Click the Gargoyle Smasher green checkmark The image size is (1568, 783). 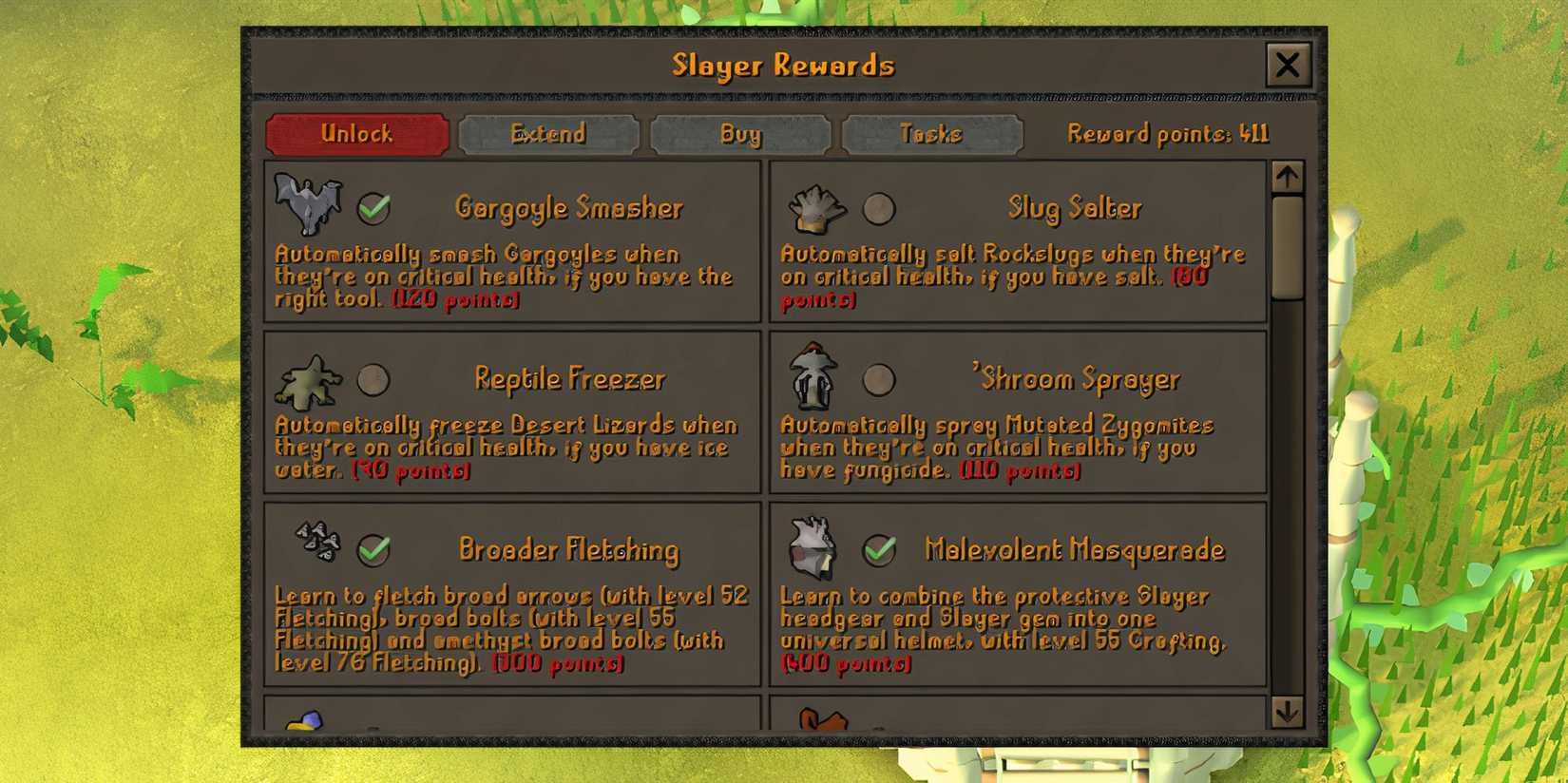373,207
